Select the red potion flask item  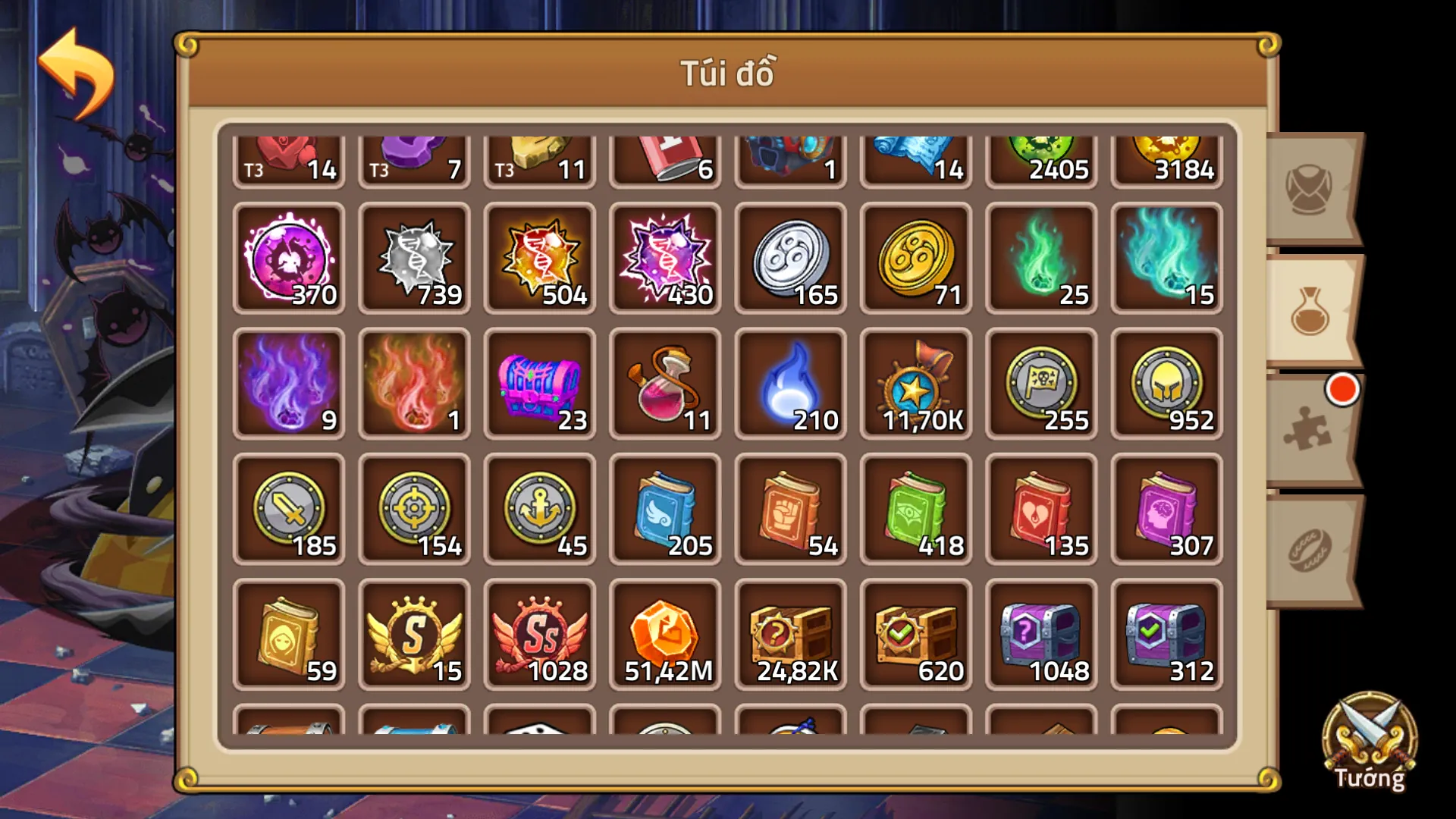tap(665, 385)
